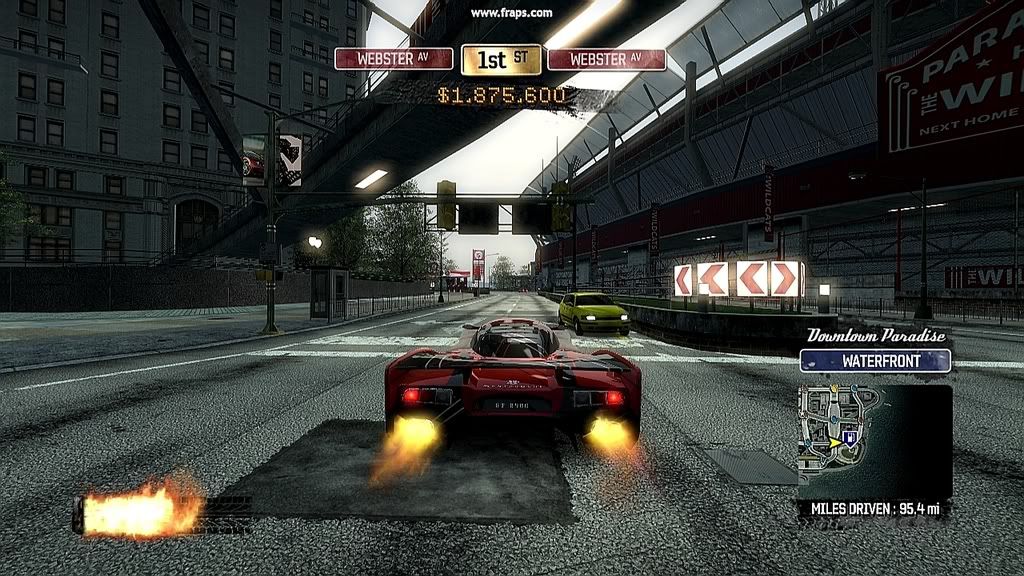Image resolution: width=1024 pixels, height=576 pixels.
Task: Click the yellow player arrow on the minimap
Action: coord(834,441)
